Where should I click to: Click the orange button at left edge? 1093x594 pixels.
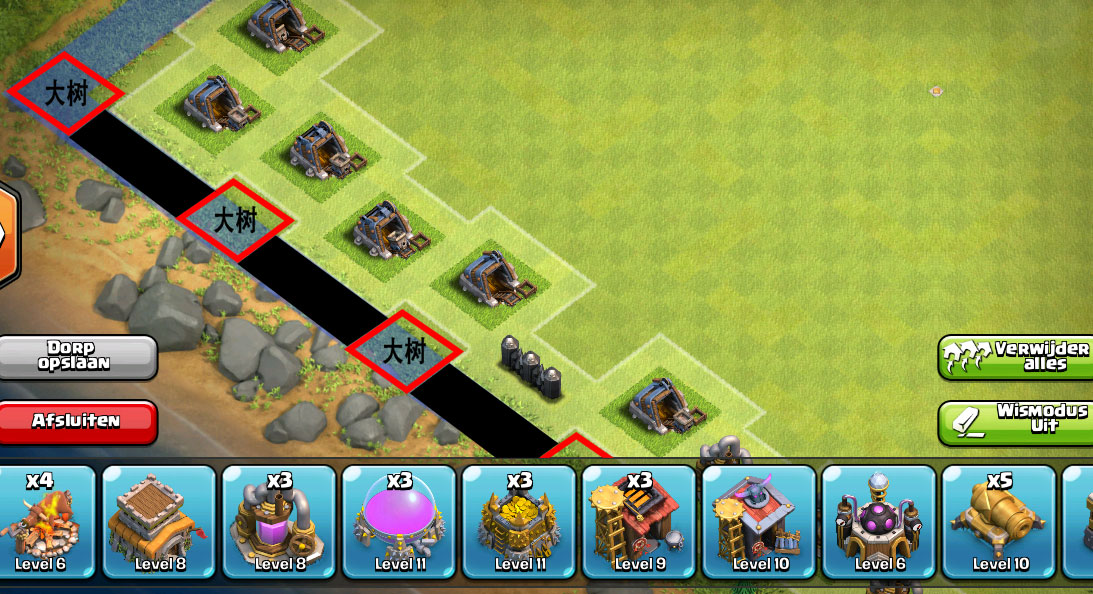pos(8,233)
